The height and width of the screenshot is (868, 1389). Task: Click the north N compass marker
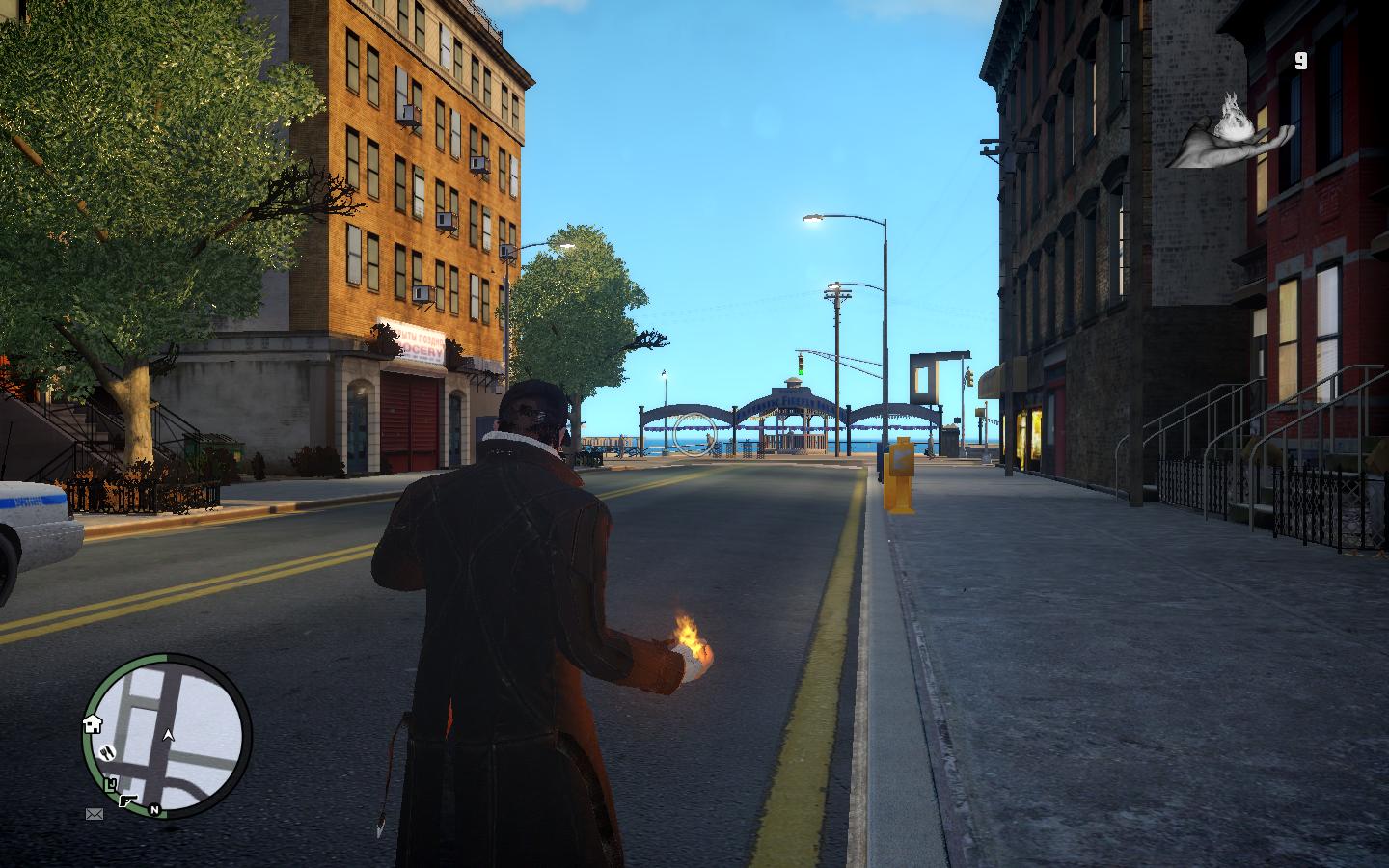[x=153, y=809]
